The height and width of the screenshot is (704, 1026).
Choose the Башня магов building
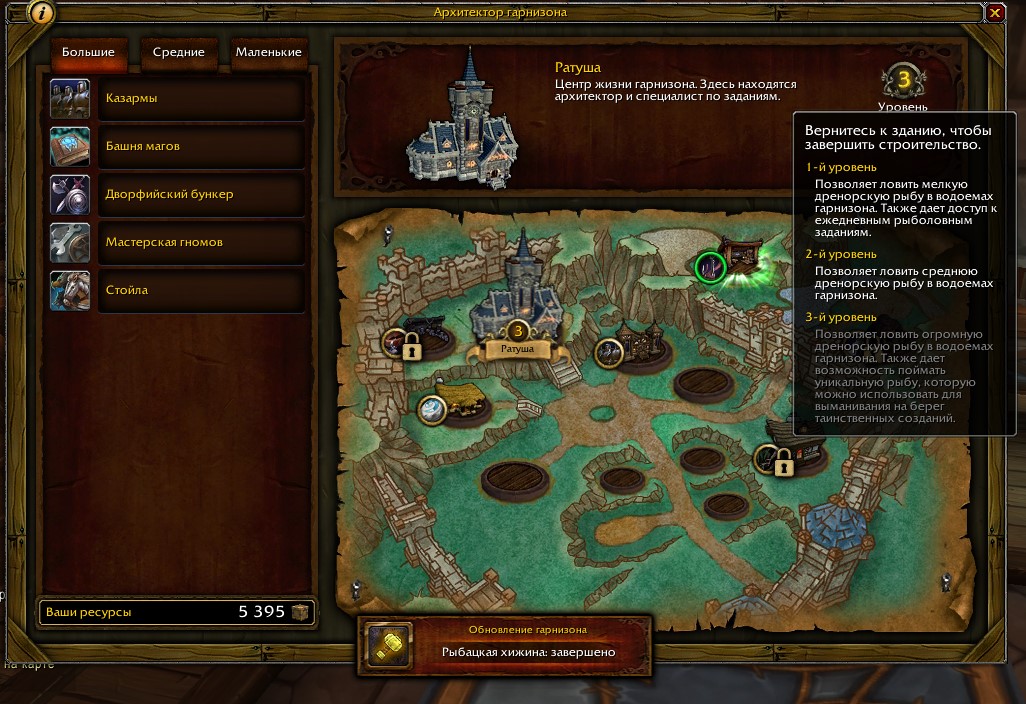(200, 147)
